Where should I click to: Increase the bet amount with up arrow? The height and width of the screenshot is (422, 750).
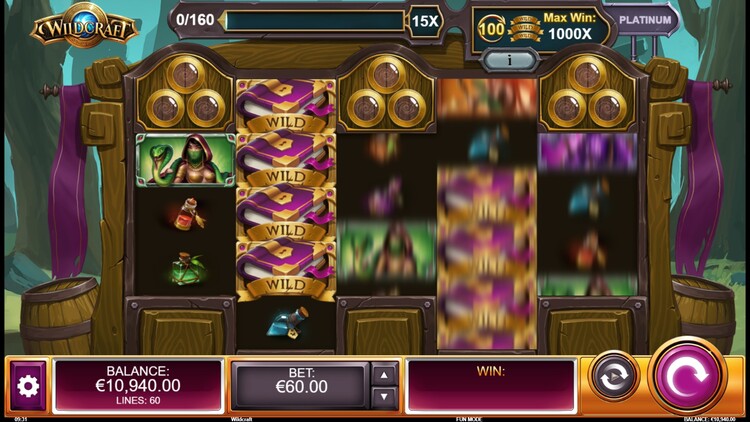pyautogui.click(x=385, y=374)
